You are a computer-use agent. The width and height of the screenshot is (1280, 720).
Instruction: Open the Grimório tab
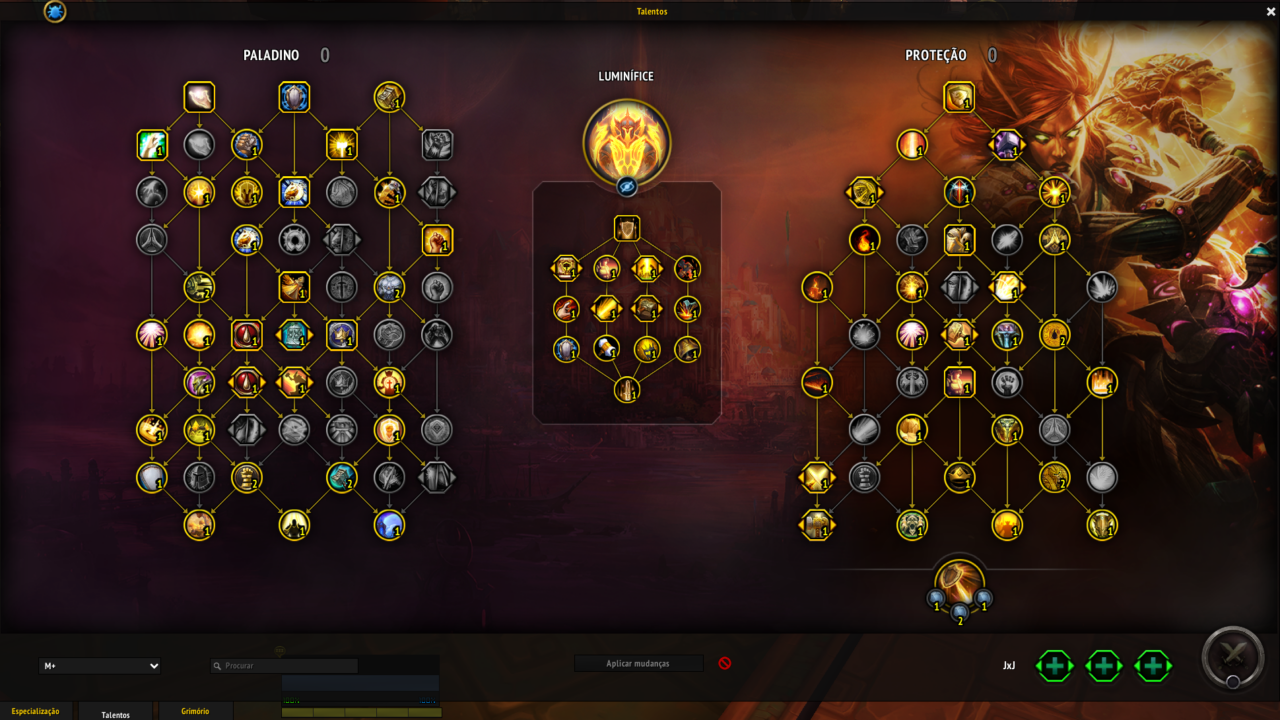coord(195,711)
